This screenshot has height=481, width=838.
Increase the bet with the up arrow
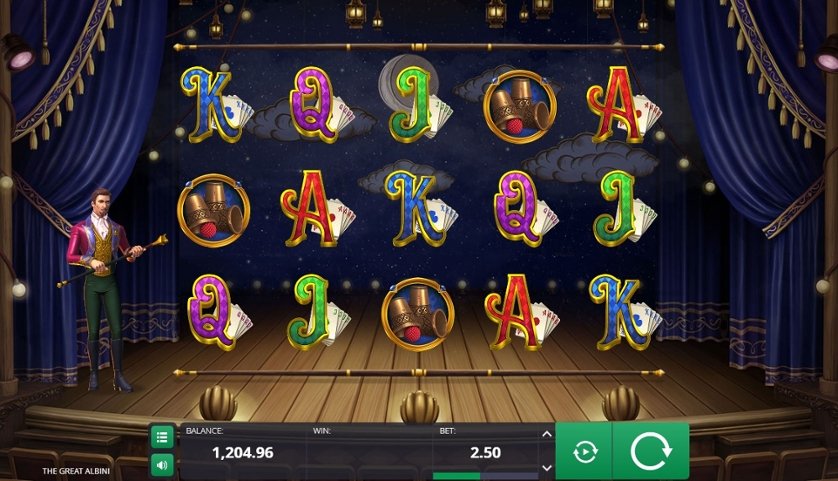click(x=546, y=435)
